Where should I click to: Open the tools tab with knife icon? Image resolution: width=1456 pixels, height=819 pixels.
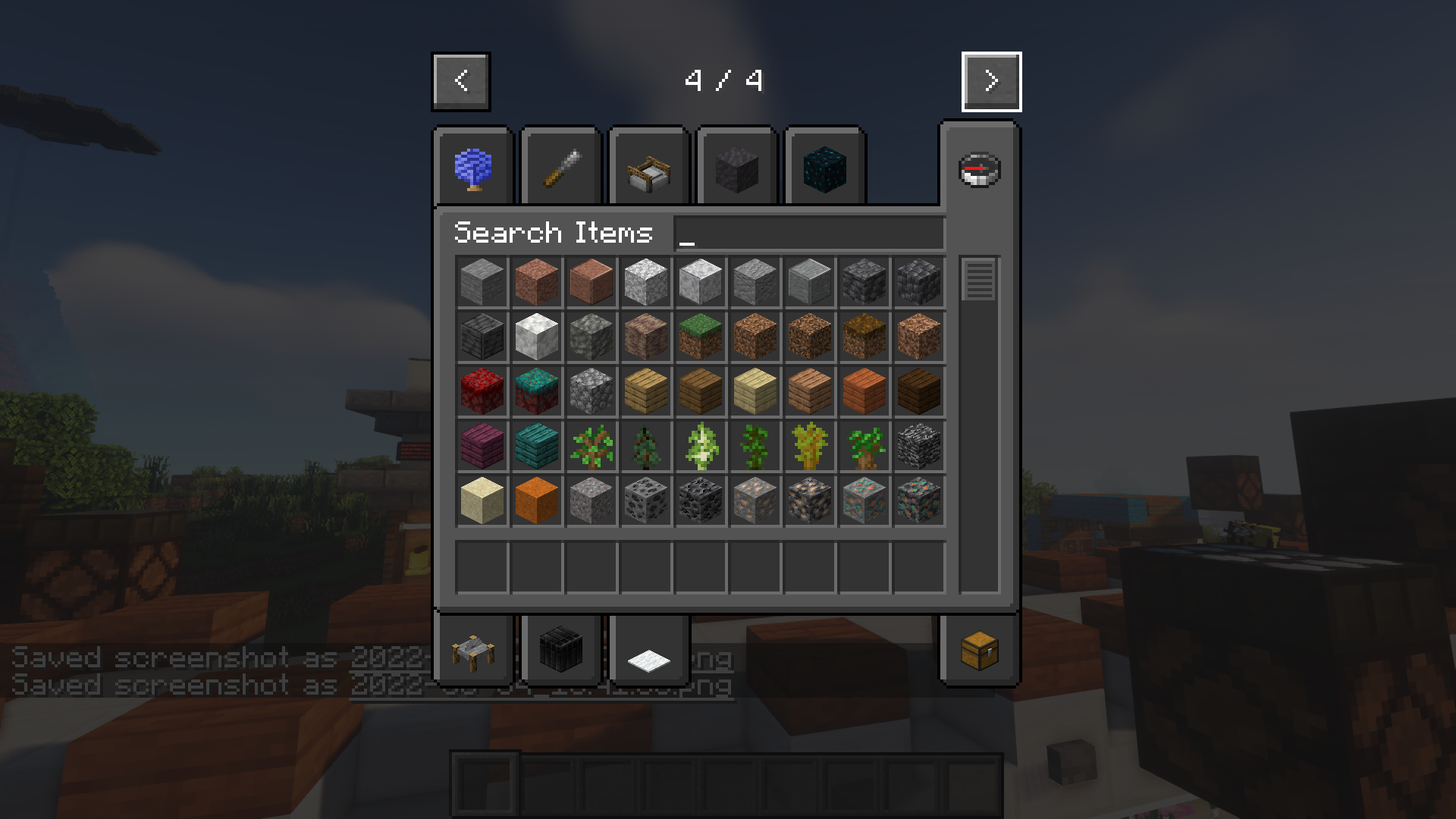coord(561,167)
